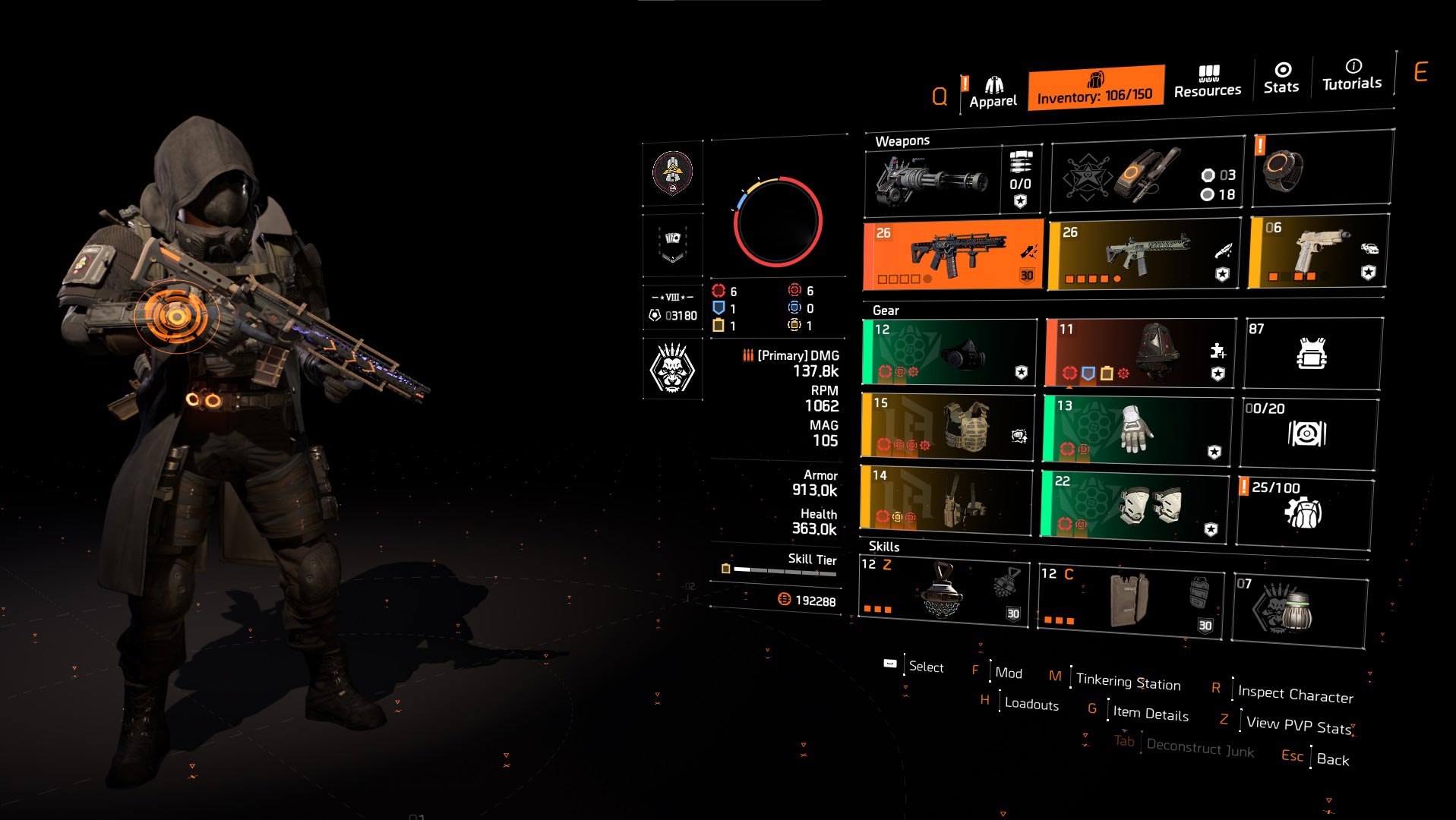Open the hive skill slot

pyautogui.click(x=943, y=593)
